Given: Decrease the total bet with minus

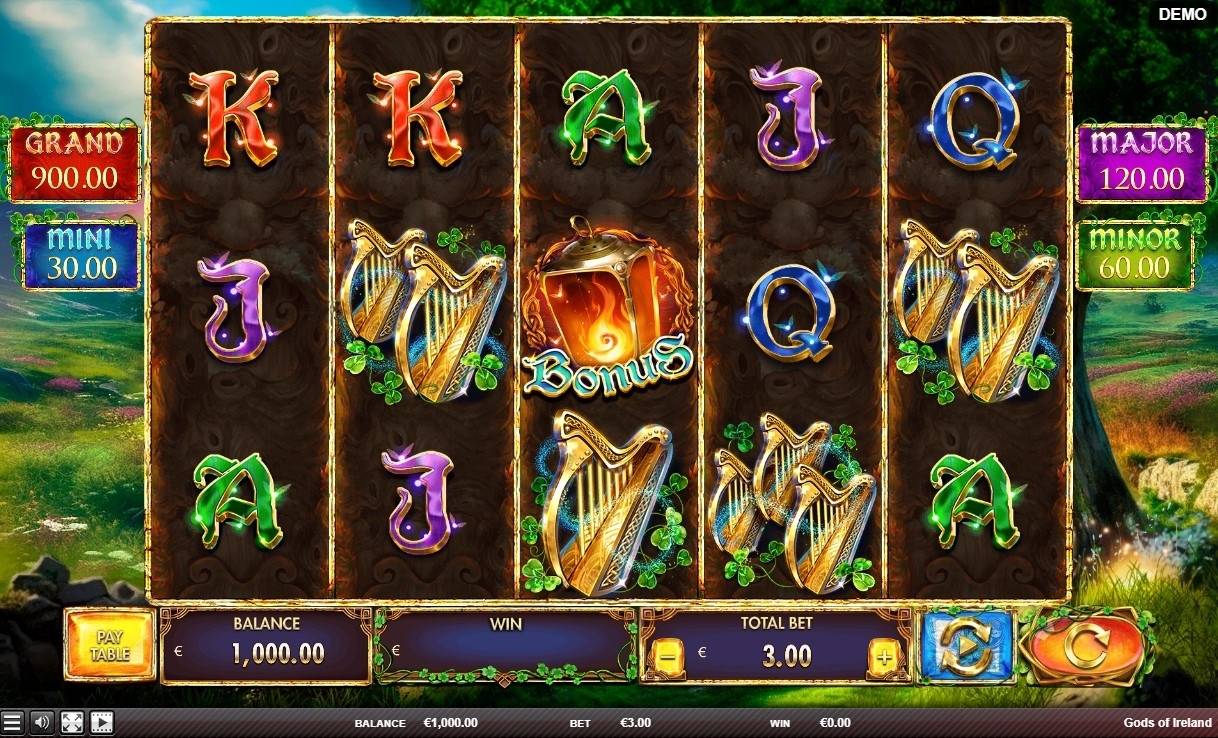Looking at the screenshot, I should click(666, 657).
